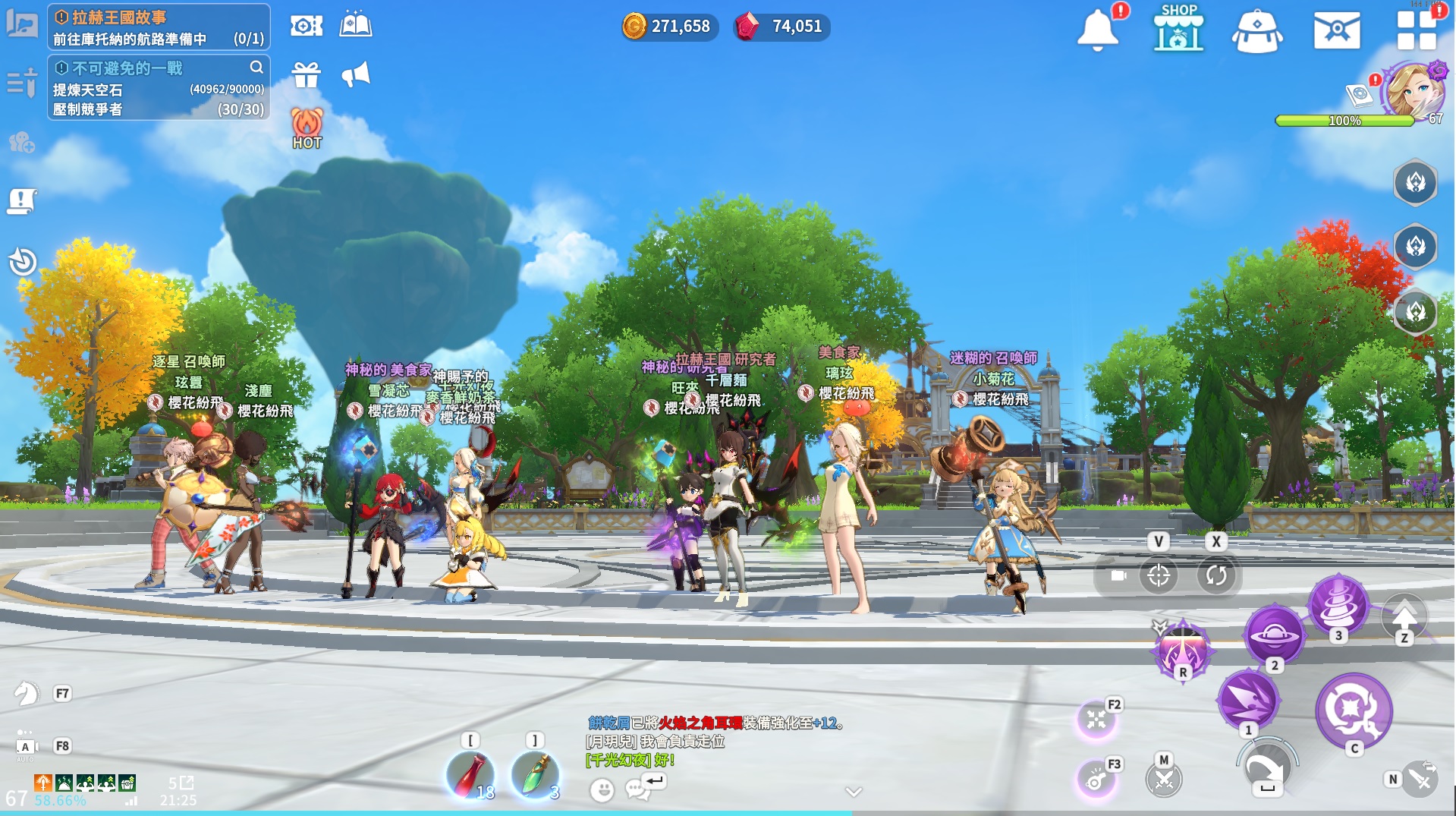Open the megaphone announcements
Viewport: 1456px width, 816px height.
tap(355, 74)
